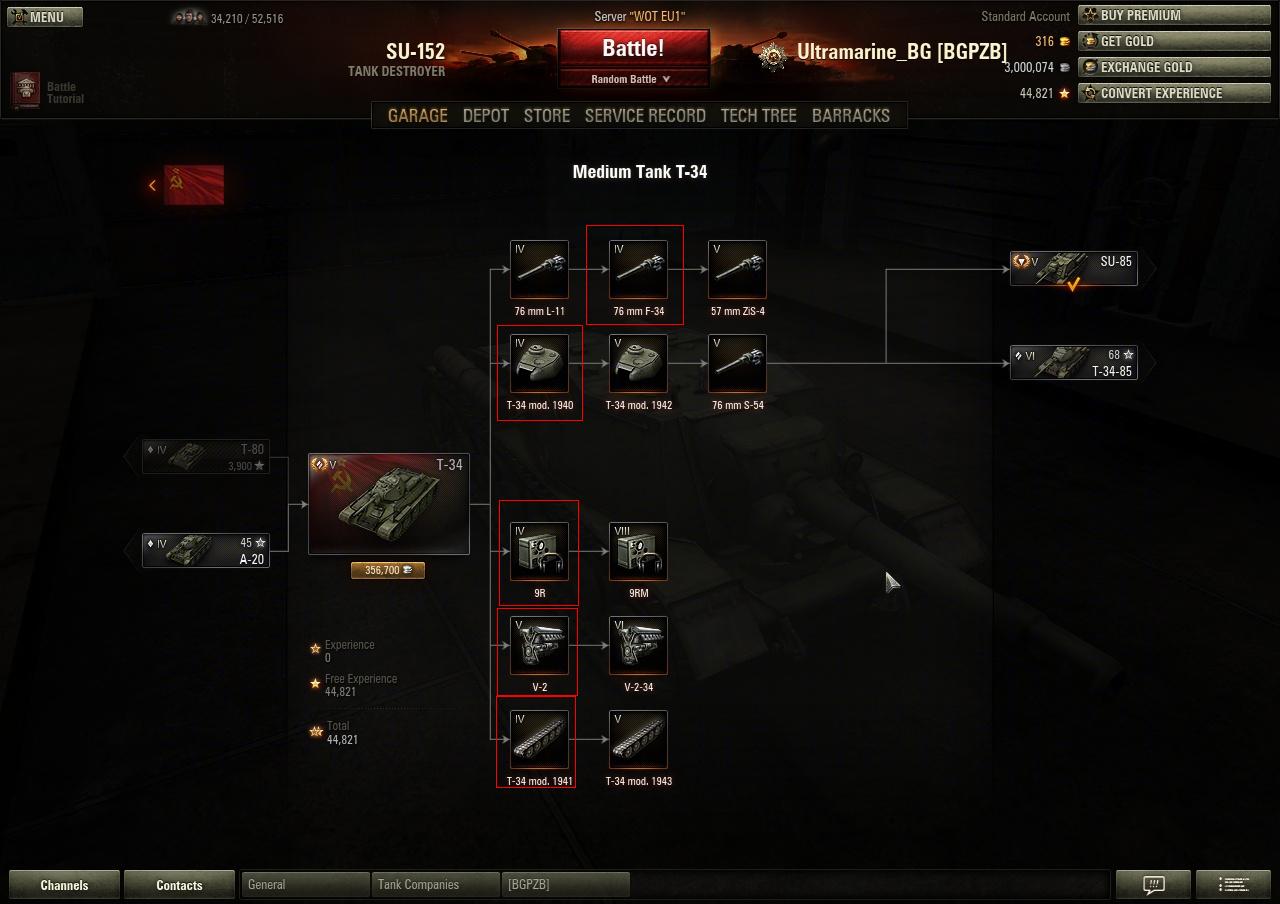
Task: Open the Channels chat button
Action: pyautogui.click(x=64, y=885)
